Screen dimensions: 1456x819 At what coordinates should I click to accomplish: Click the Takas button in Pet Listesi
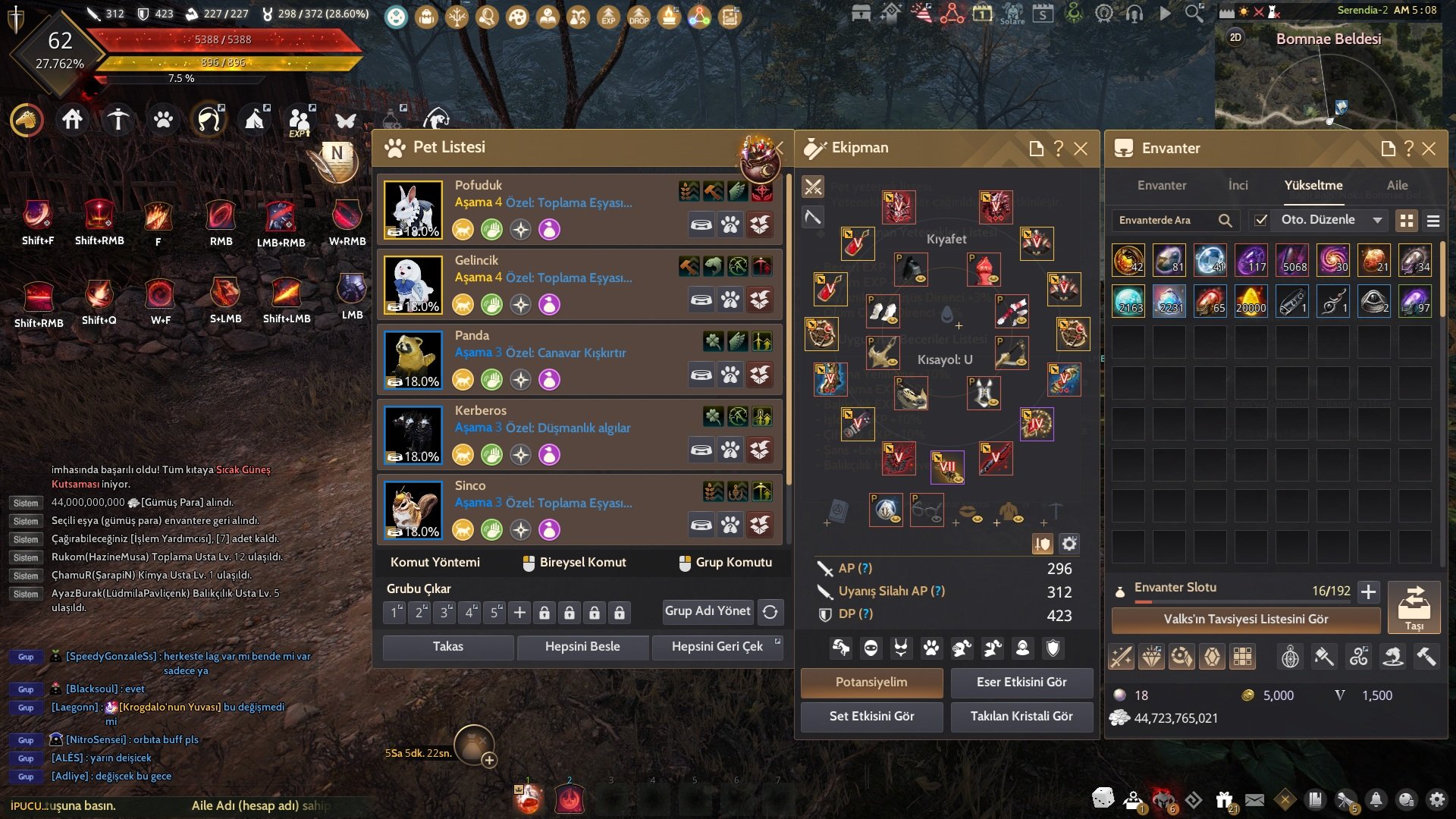tap(447, 647)
